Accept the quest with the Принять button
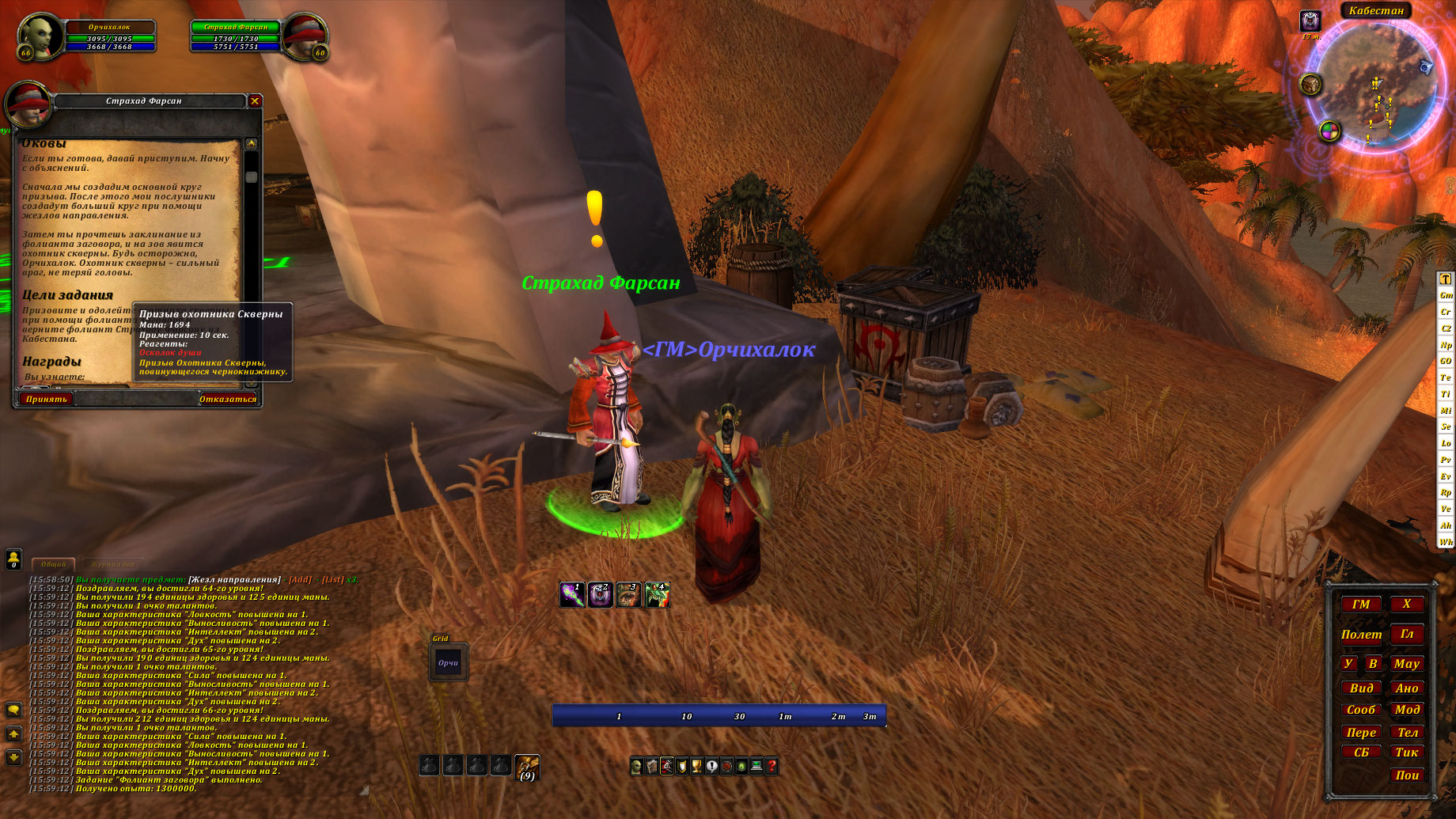 [46, 399]
